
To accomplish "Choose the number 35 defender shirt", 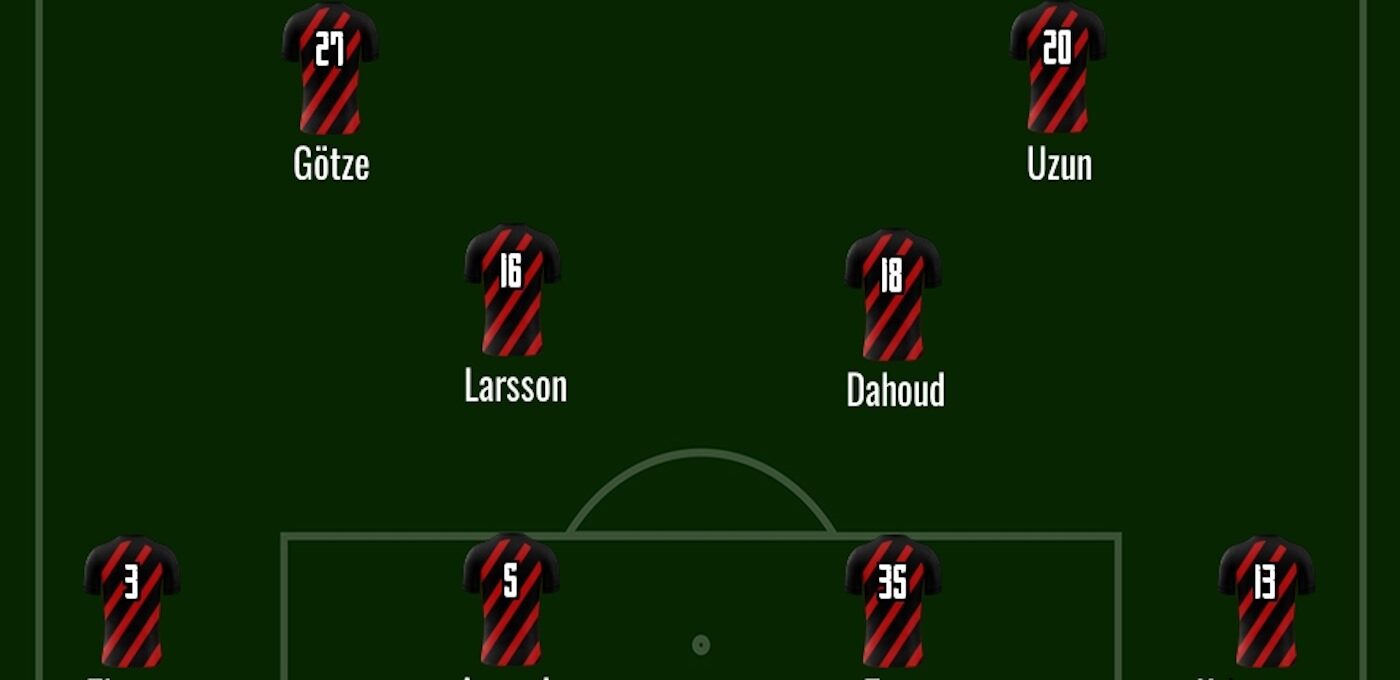I will click(892, 602).
